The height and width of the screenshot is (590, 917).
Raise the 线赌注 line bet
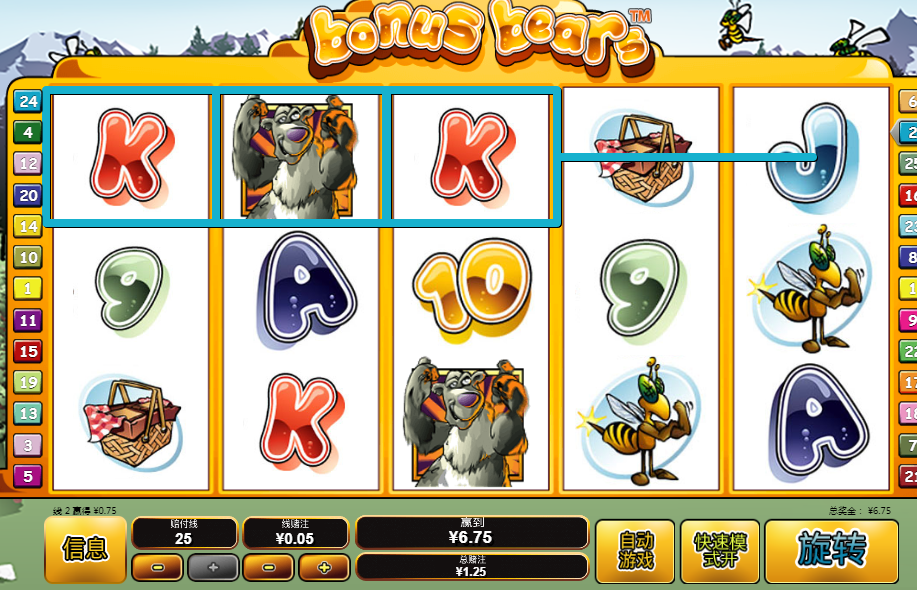click(x=324, y=568)
